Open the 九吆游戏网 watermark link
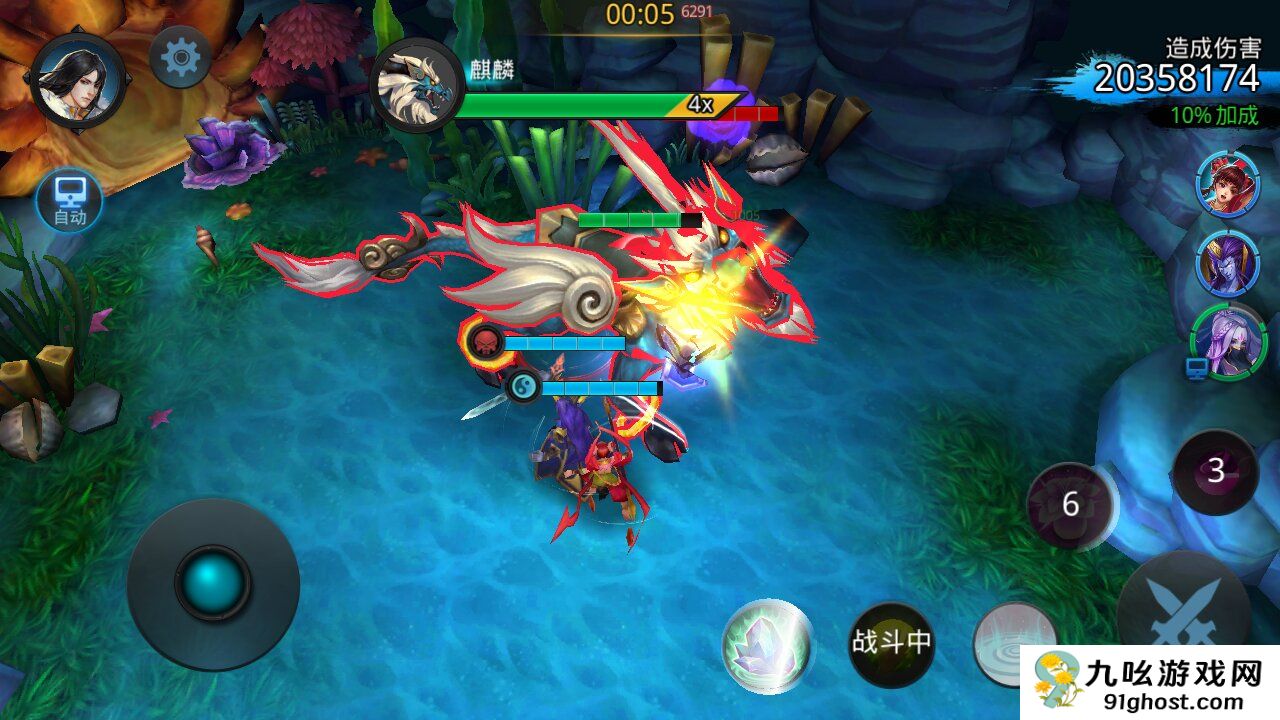Image resolution: width=1280 pixels, height=720 pixels. [1150, 684]
